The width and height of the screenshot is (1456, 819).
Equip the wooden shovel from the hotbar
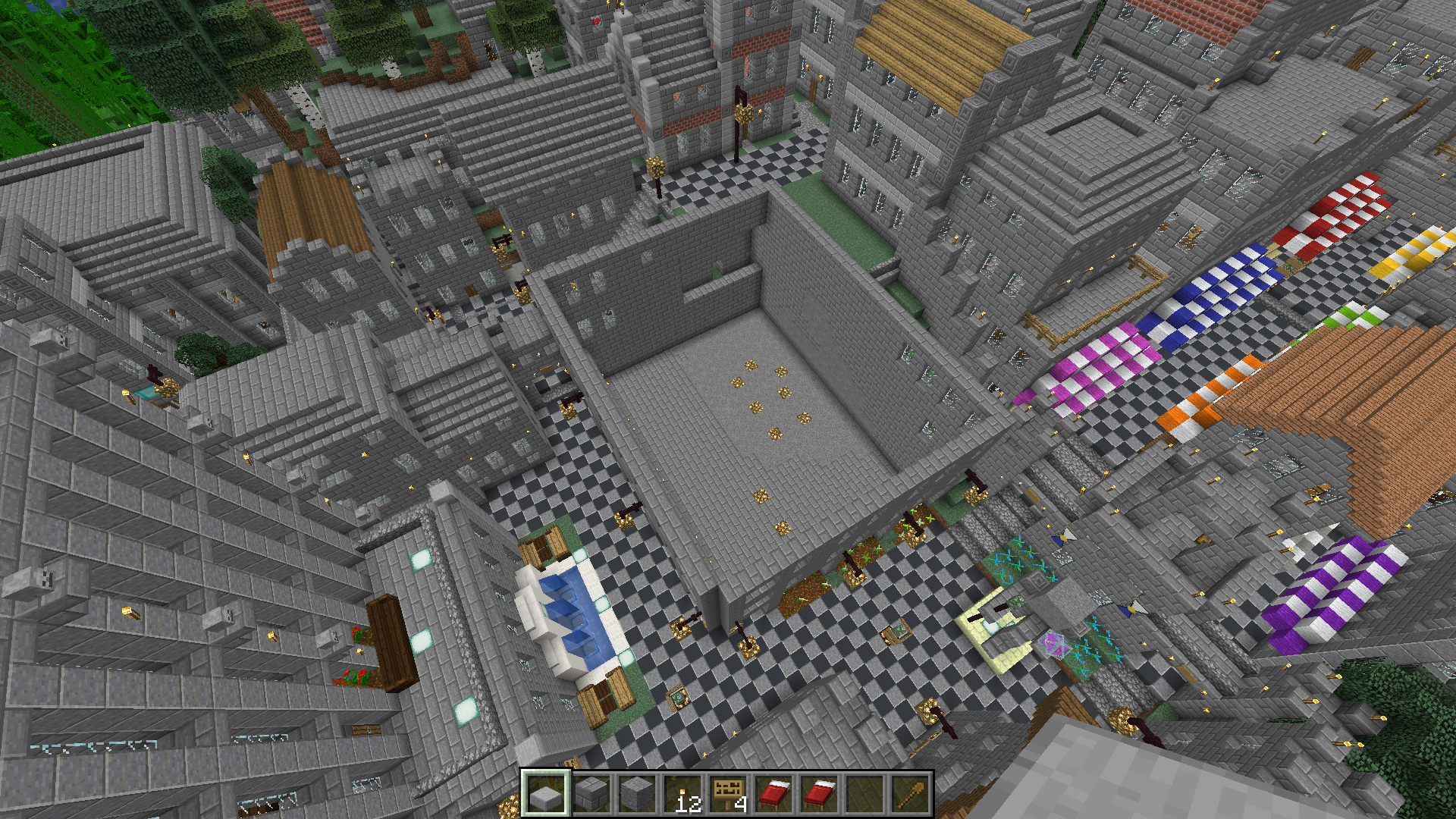(x=909, y=794)
